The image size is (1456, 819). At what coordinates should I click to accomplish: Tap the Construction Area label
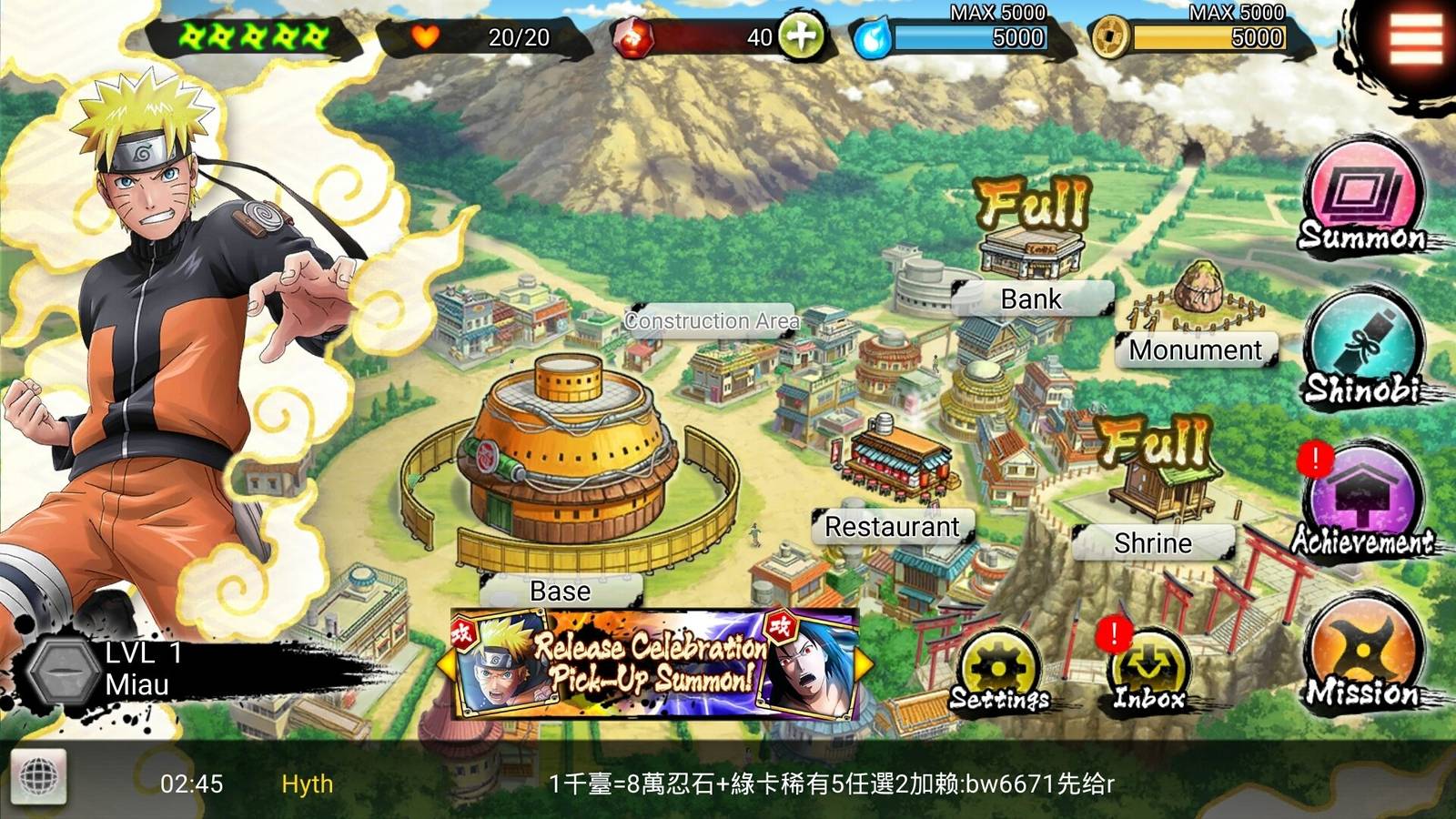[712, 321]
